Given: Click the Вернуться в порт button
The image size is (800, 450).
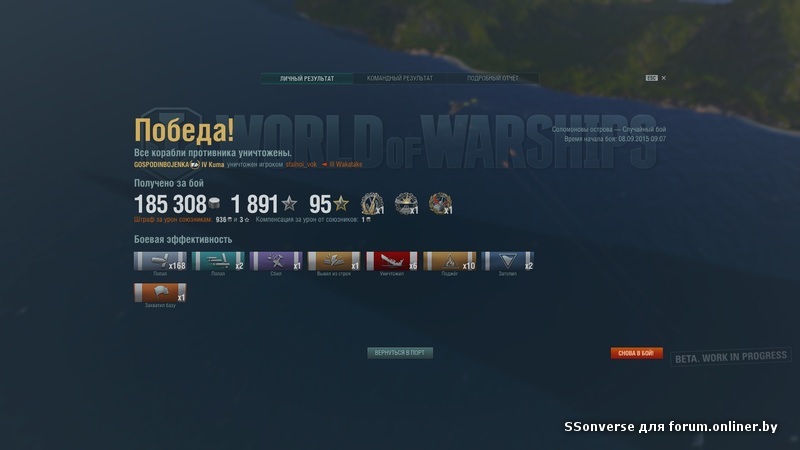Looking at the screenshot, I should tap(400, 353).
